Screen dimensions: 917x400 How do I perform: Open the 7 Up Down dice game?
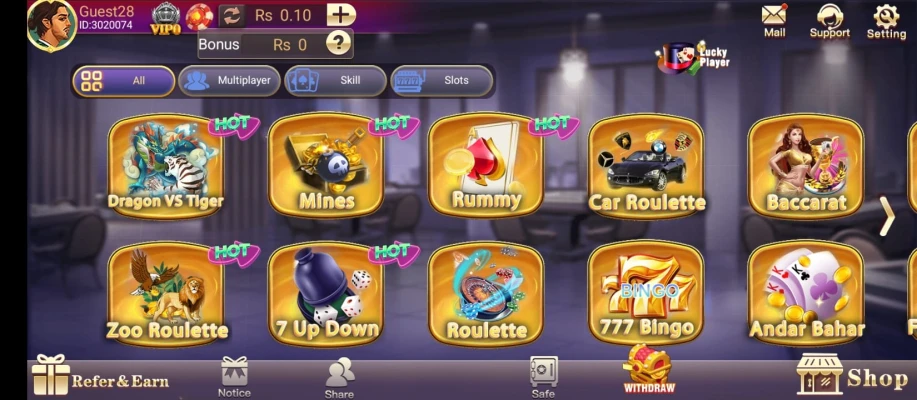(x=326, y=293)
